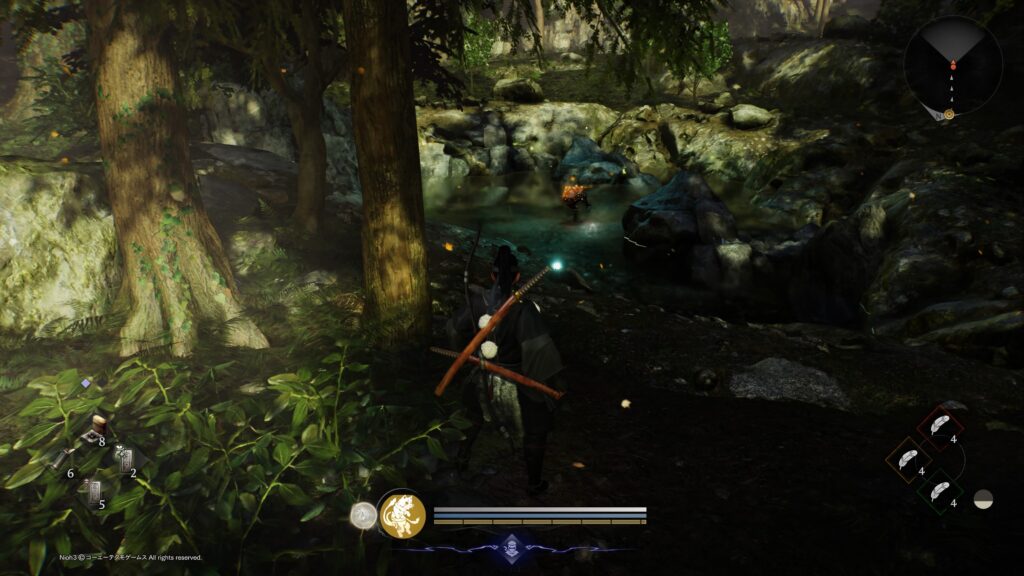Activate the green-bordered feather skill diamond

point(940,491)
